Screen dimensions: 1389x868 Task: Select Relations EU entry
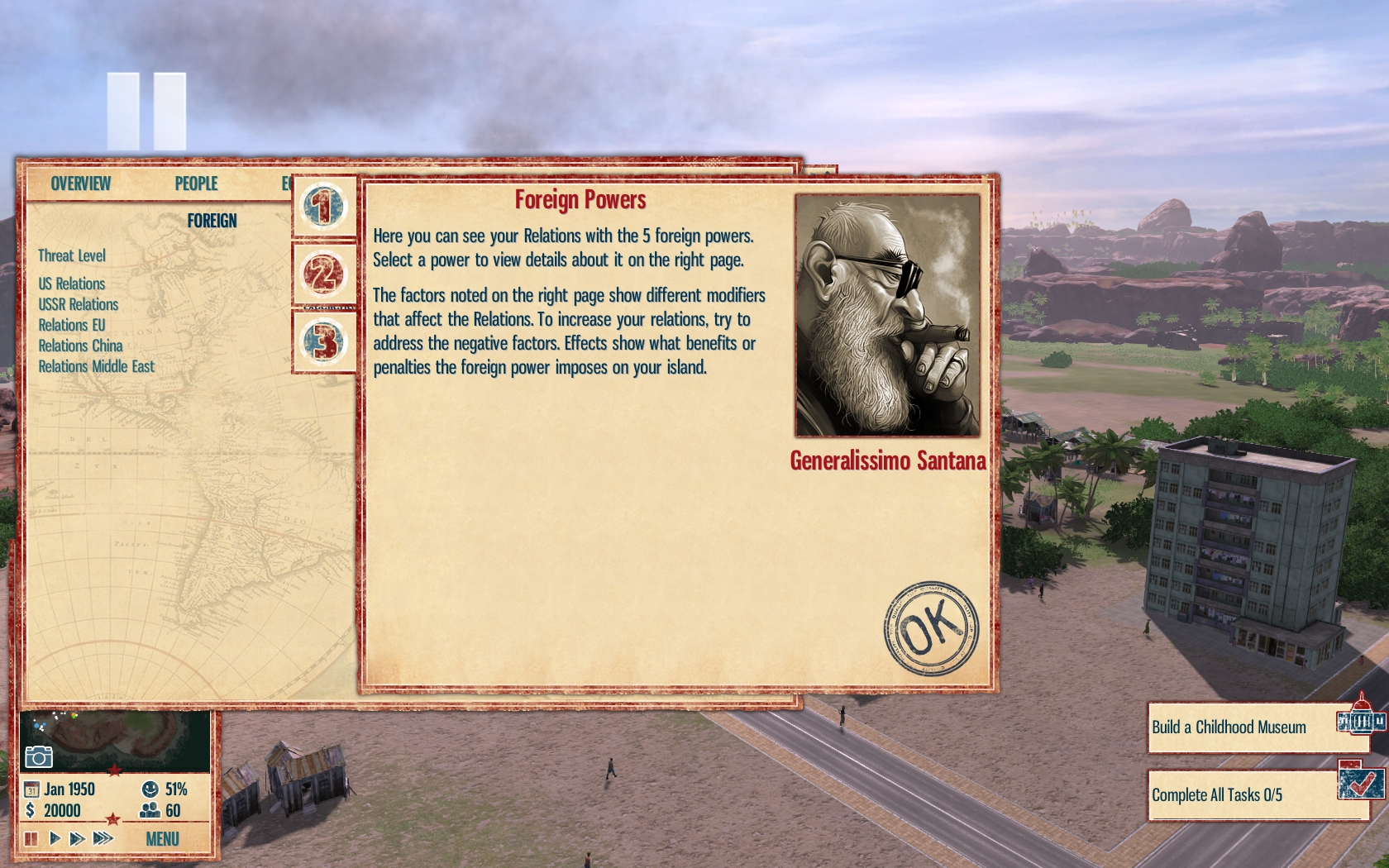[72, 325]
